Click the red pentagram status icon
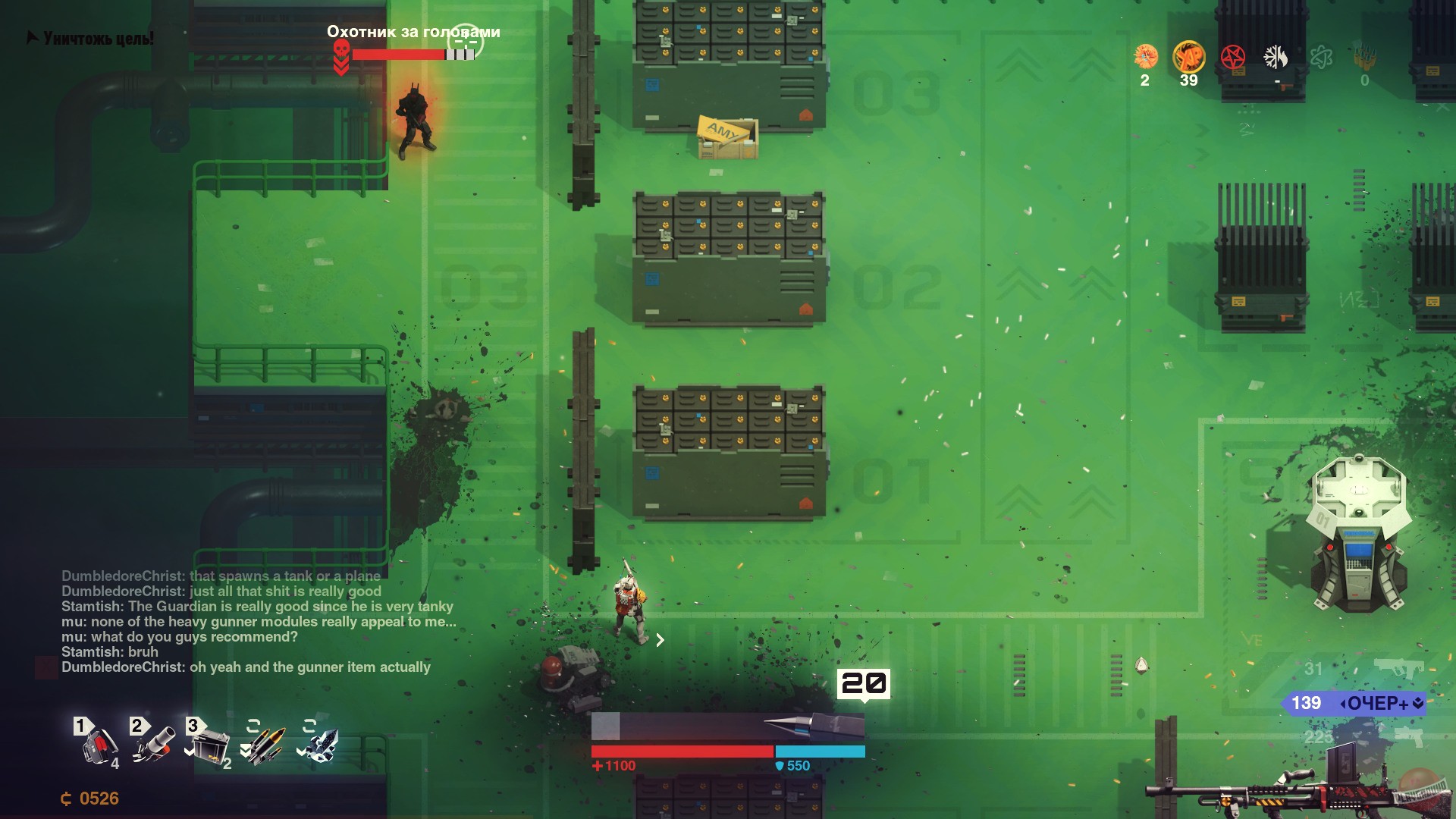 [1232, 55]
